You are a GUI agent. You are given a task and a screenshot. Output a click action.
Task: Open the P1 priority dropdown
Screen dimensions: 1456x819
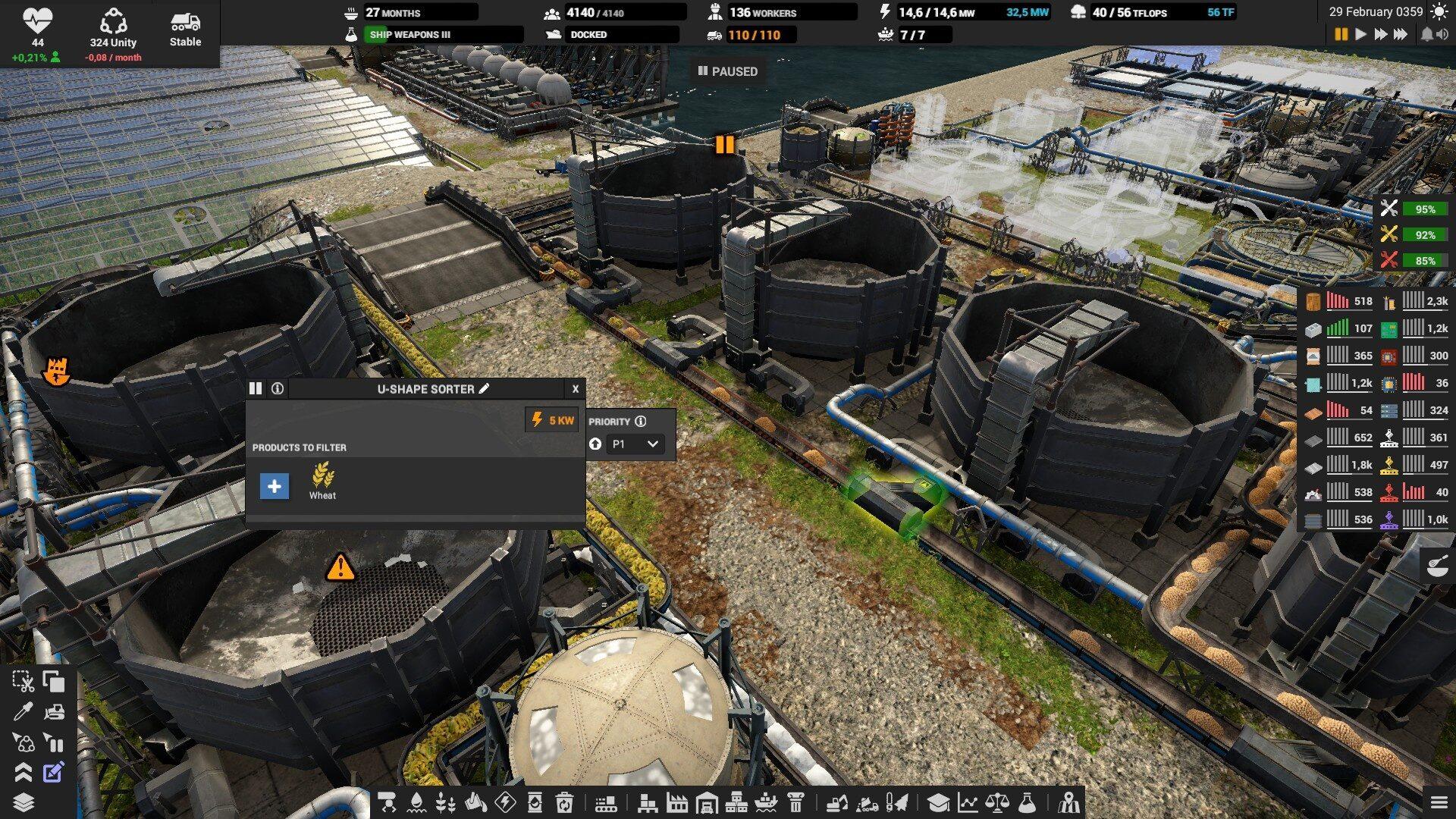635,444
